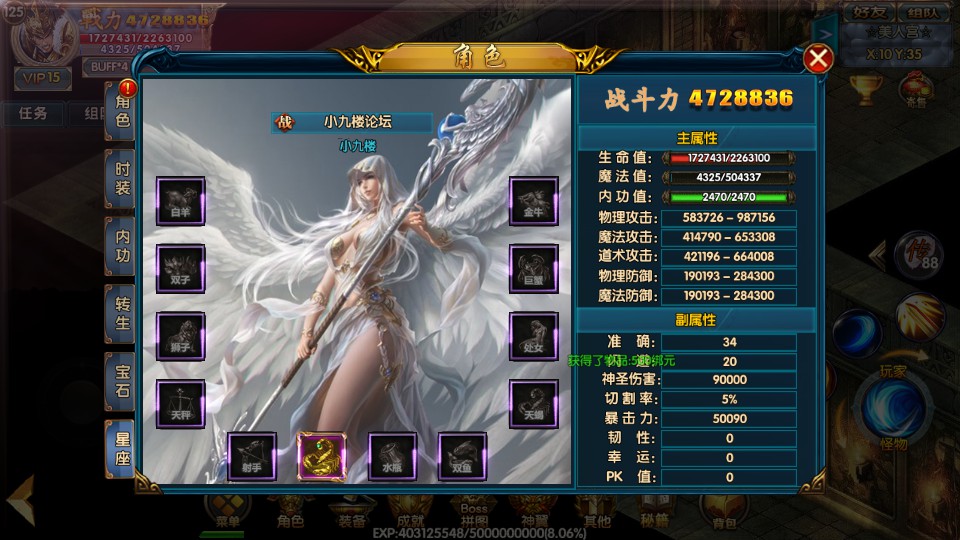
Task: Open the 好友 friends list
Action: tap(869, 13)
